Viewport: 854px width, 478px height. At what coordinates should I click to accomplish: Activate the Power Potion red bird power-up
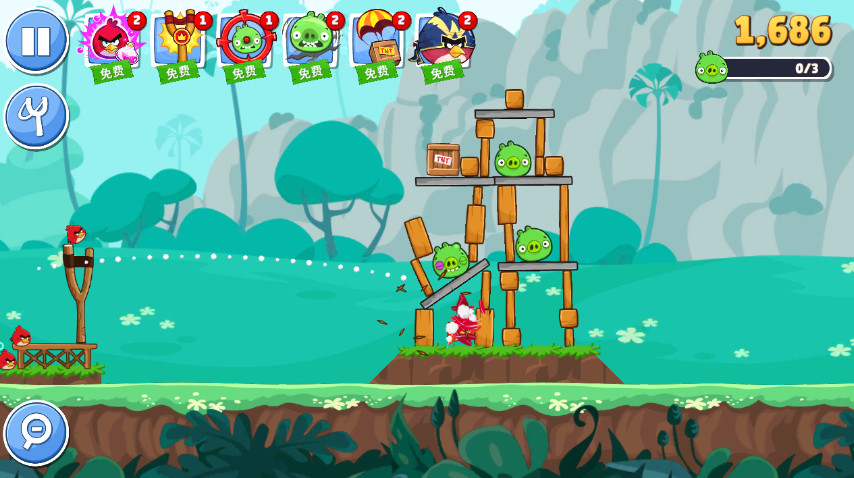coord(111,44)
